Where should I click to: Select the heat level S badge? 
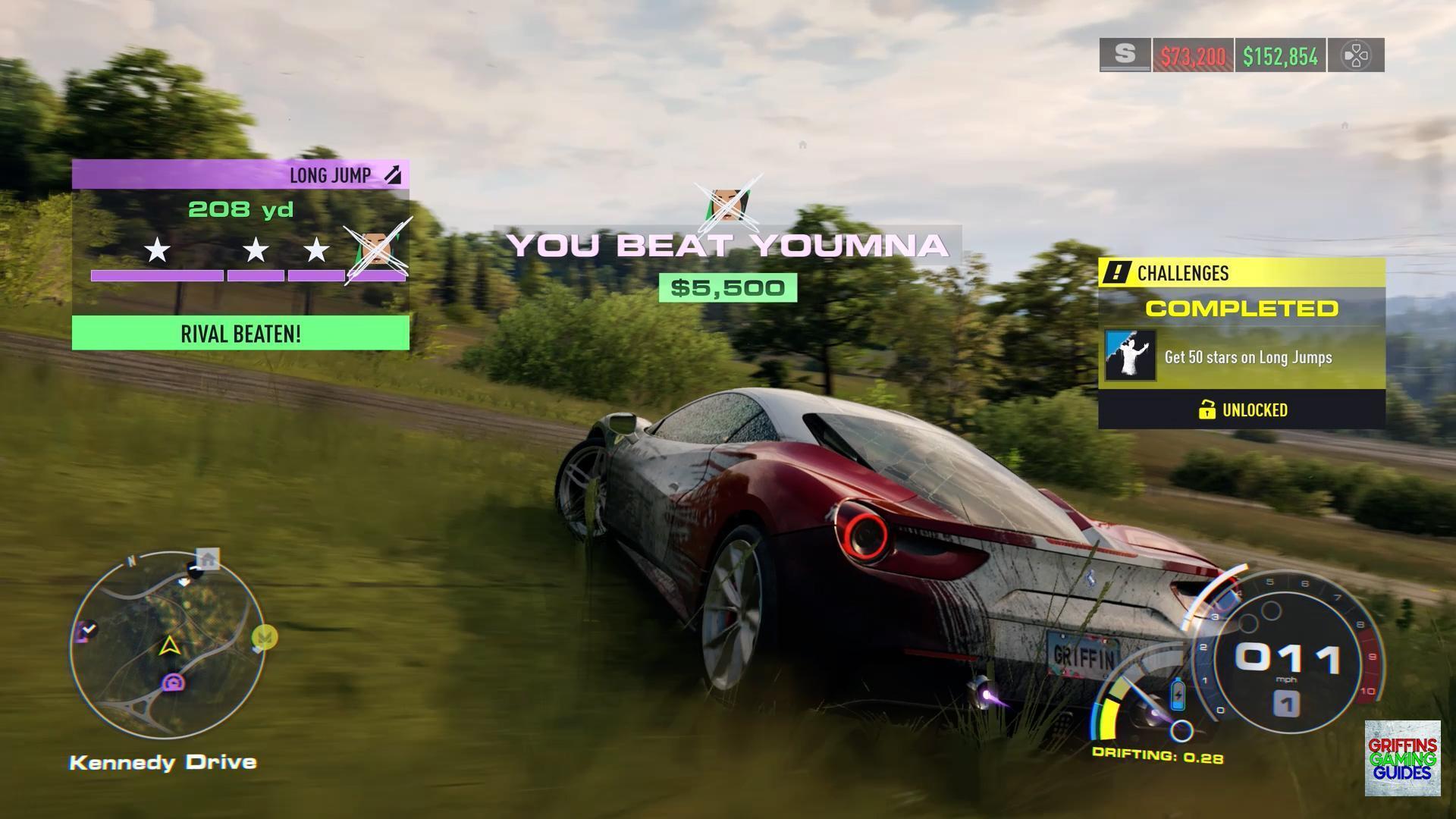point(1125,55)
